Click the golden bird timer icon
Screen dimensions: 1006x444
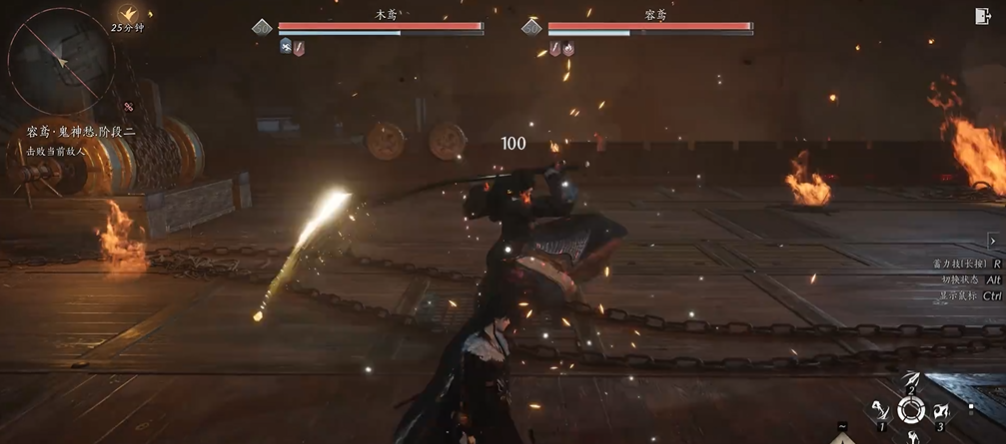tap(128, 14)
